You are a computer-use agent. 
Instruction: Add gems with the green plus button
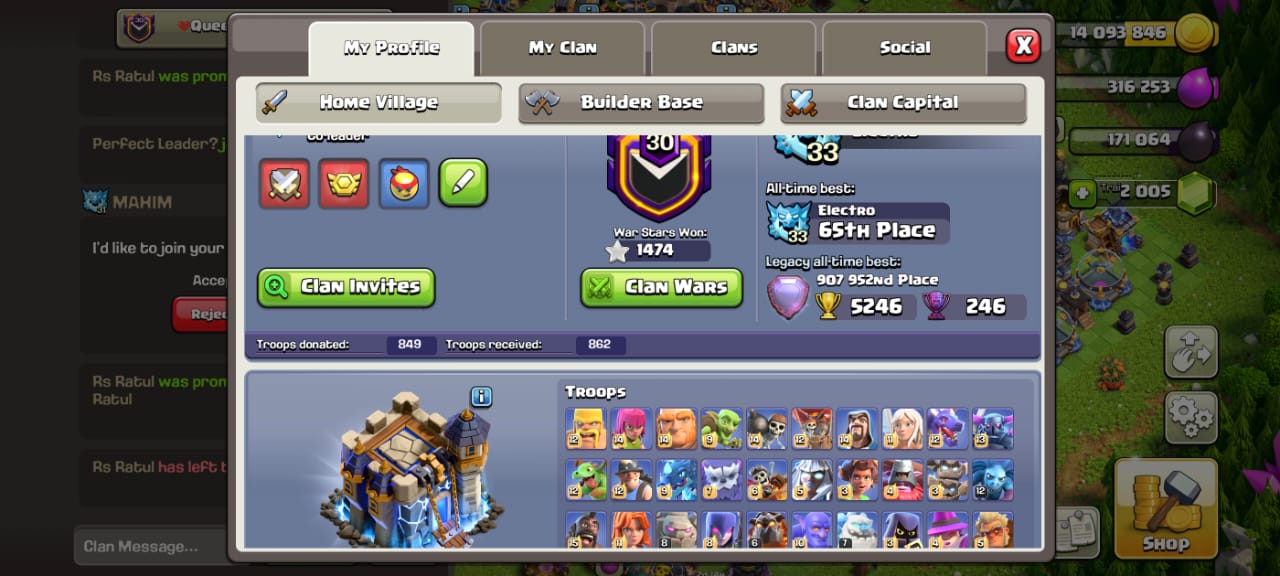tap(1082, 193)
